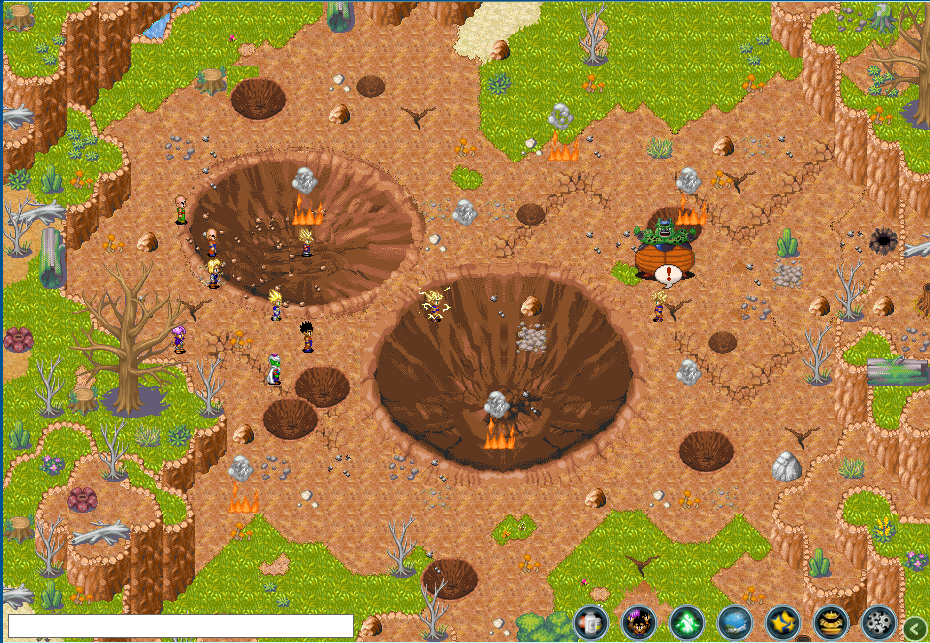Open the world map globe icon
Viewport: 930px width, 643px height.
[735, 624]
